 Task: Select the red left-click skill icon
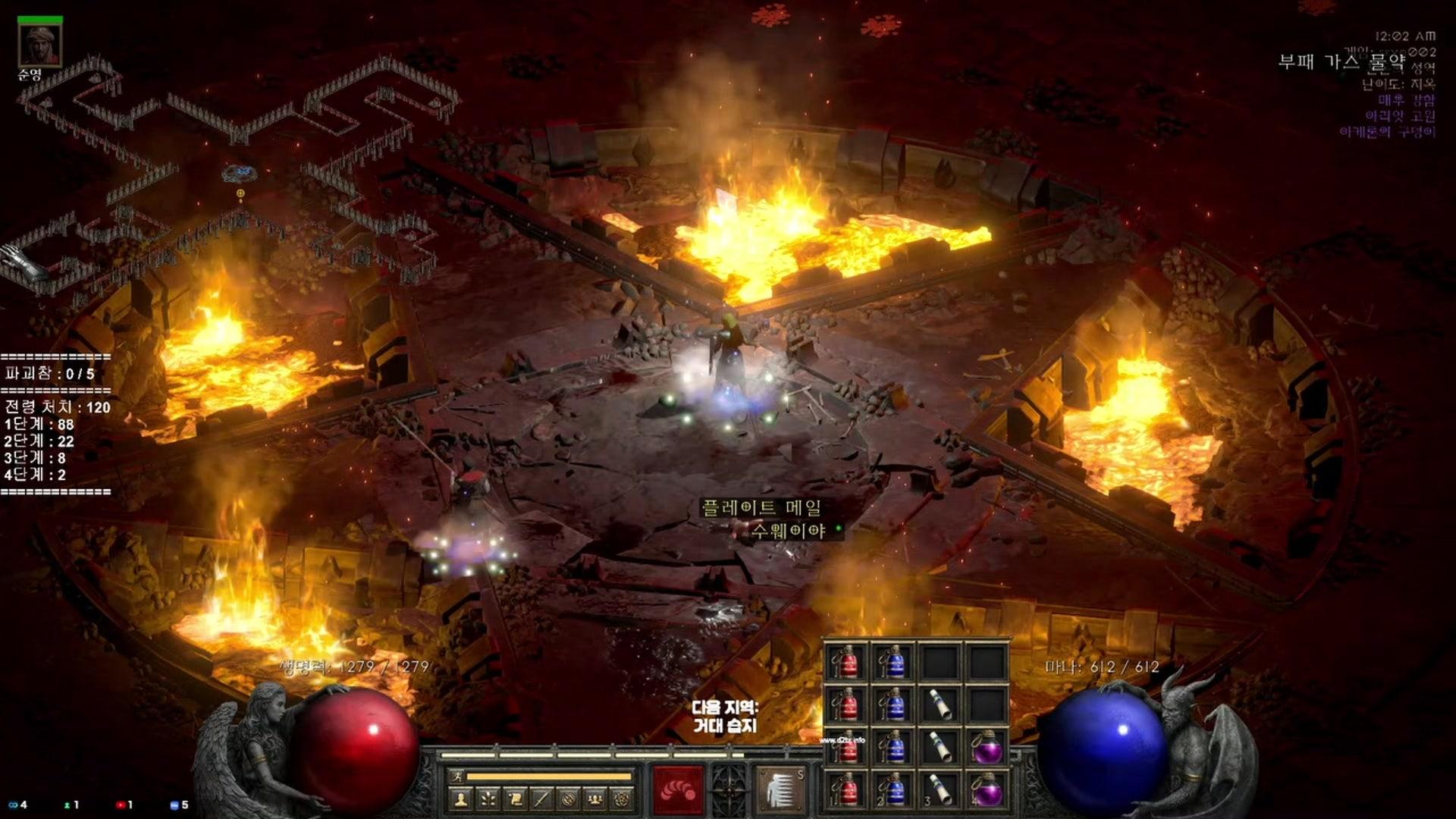pos(679,790)
